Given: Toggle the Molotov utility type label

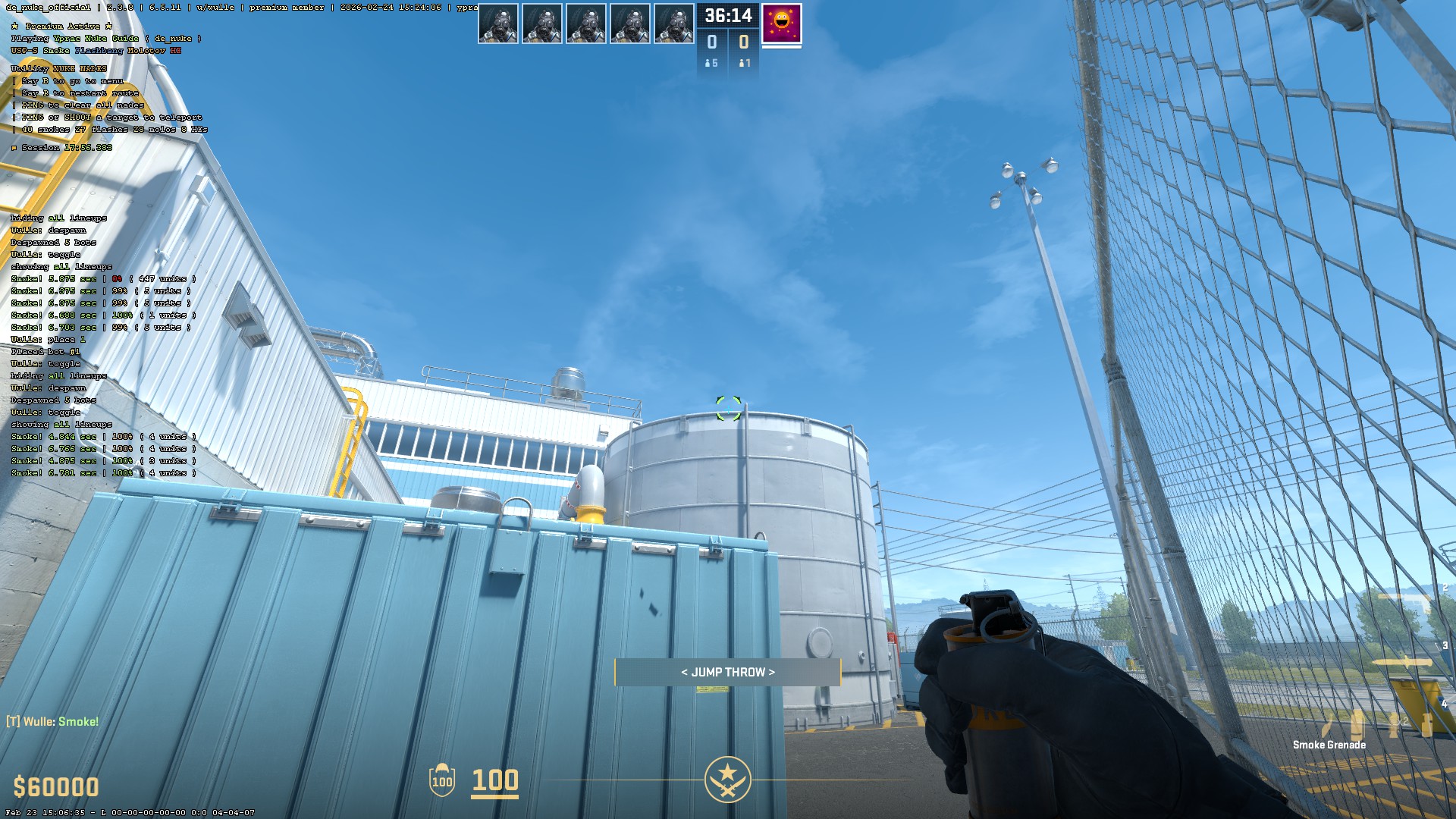Looking at the screenshot, I should 146,51.
